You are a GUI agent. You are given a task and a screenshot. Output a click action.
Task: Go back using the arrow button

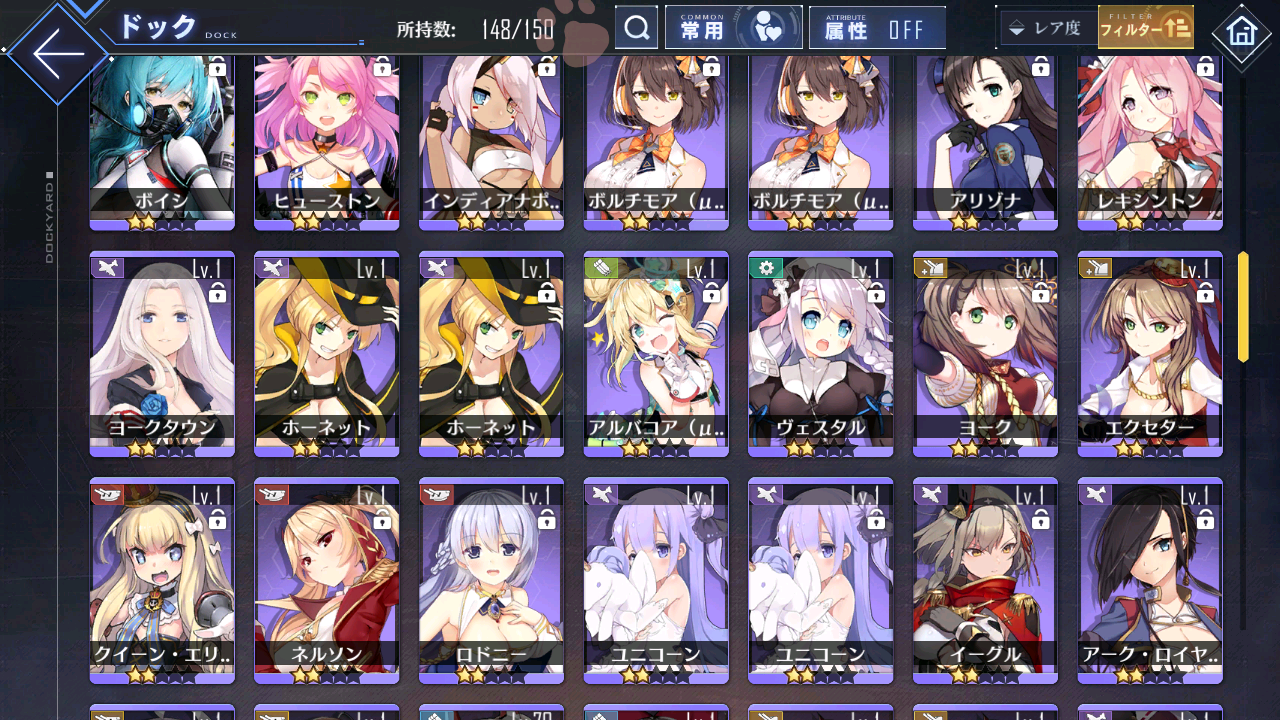pyautogui.click(x=58, y=53)
